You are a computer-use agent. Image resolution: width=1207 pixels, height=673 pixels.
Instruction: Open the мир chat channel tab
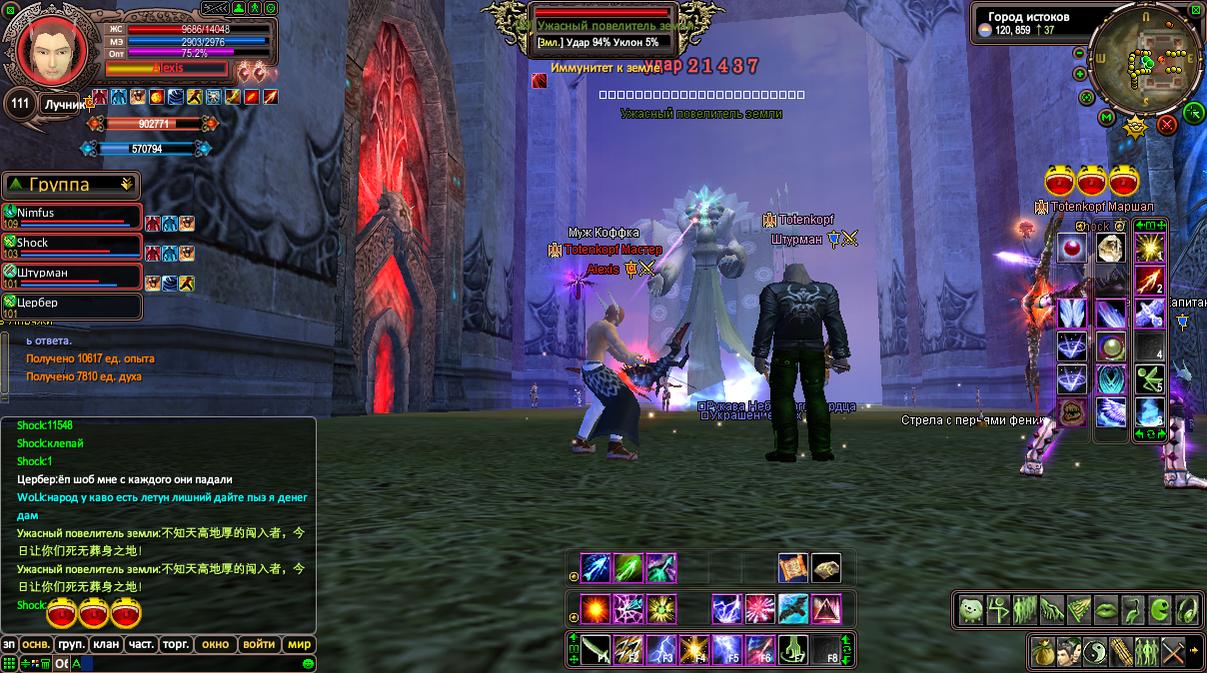tap(299, 644)
